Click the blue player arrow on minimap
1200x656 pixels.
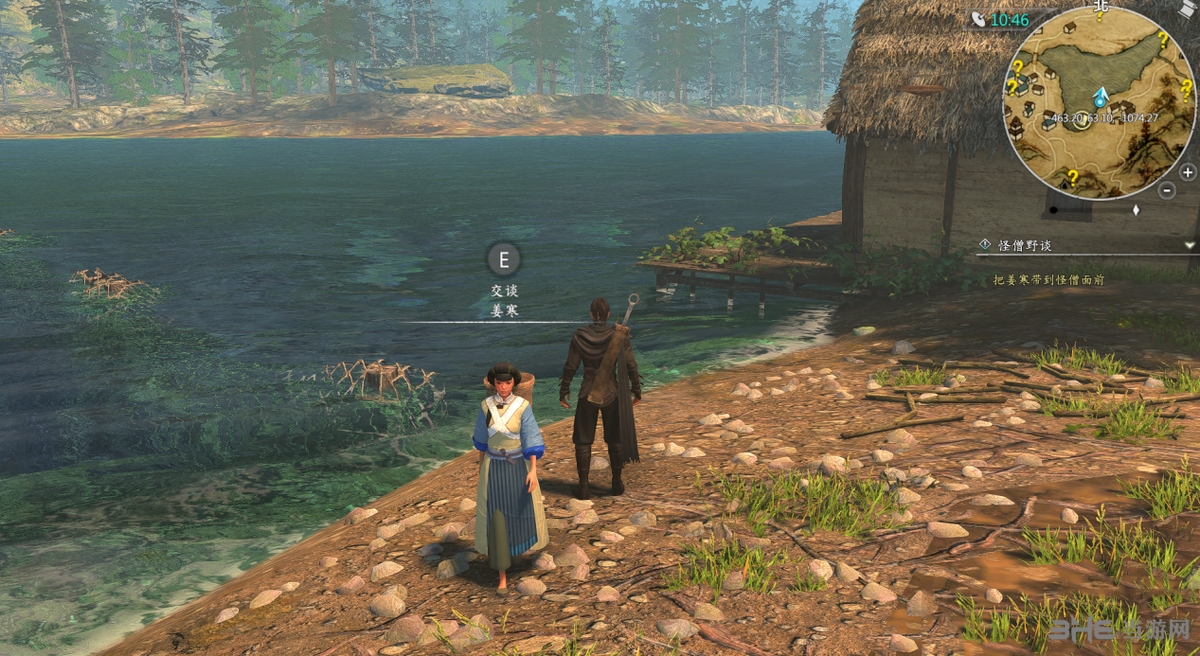point(1100,97)
